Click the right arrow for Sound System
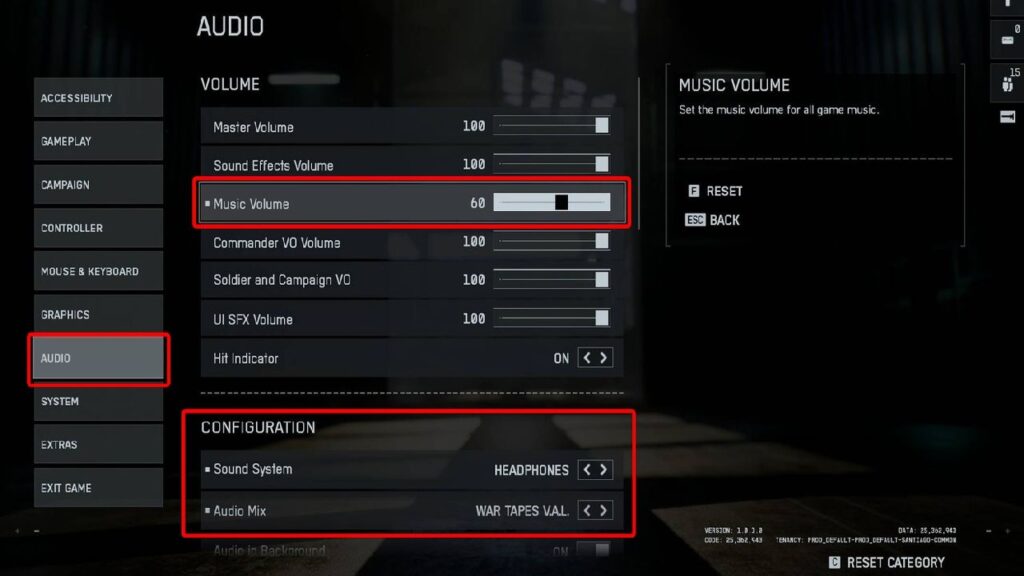This screenshot has width=1024, height=576. pyautogui.click(x=604, y=469)
